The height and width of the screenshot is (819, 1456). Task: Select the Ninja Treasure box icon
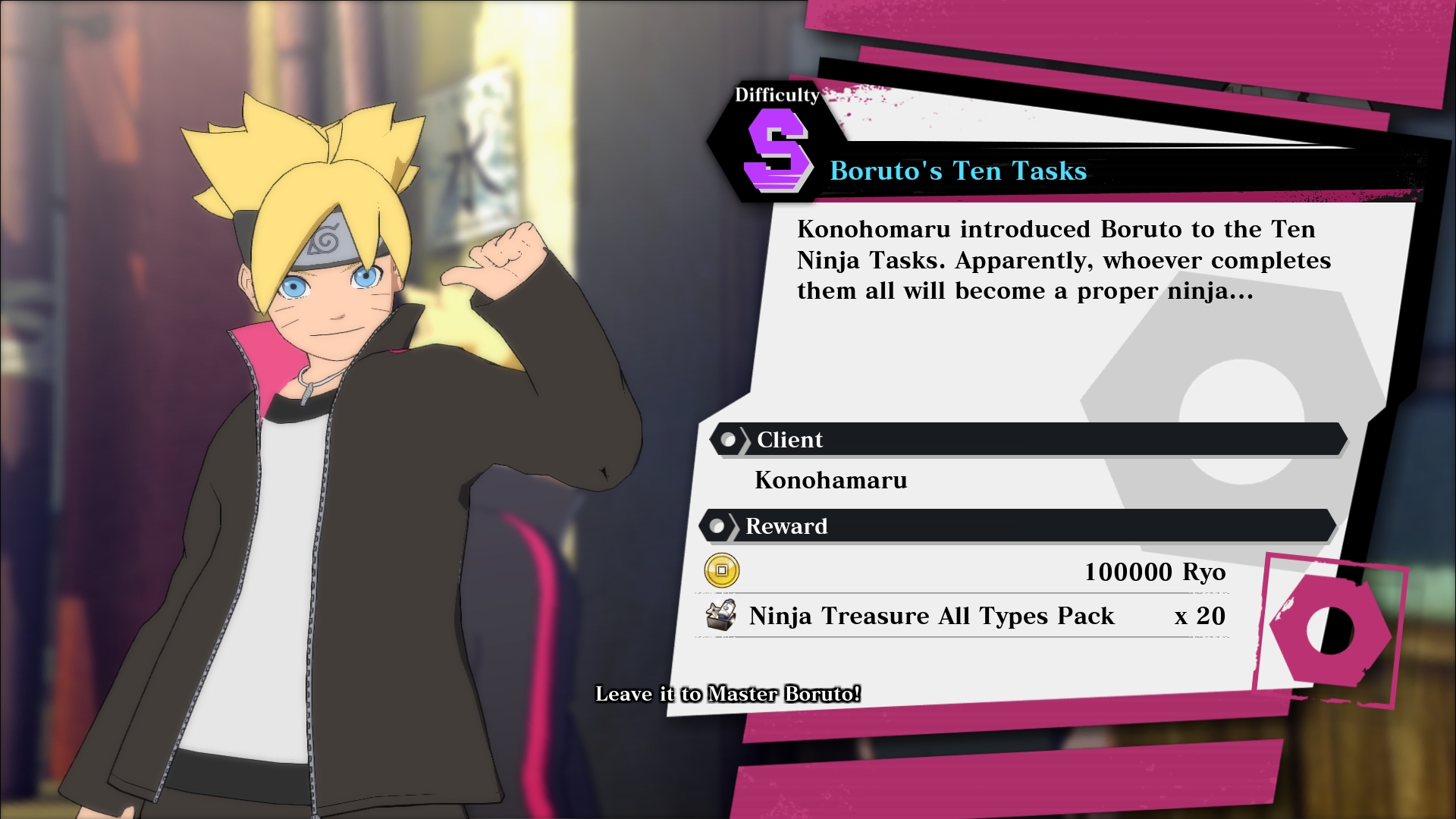coord(720,616)
